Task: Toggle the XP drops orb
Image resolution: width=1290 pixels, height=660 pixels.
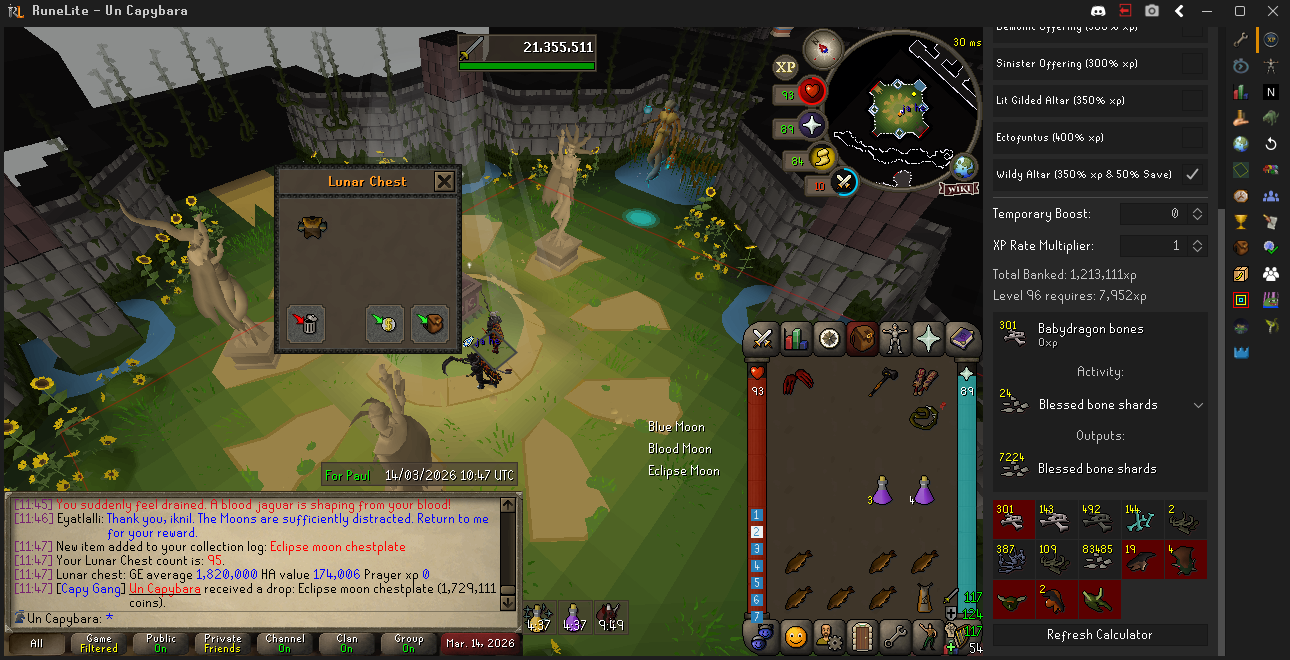Action: tap(785, 67)
